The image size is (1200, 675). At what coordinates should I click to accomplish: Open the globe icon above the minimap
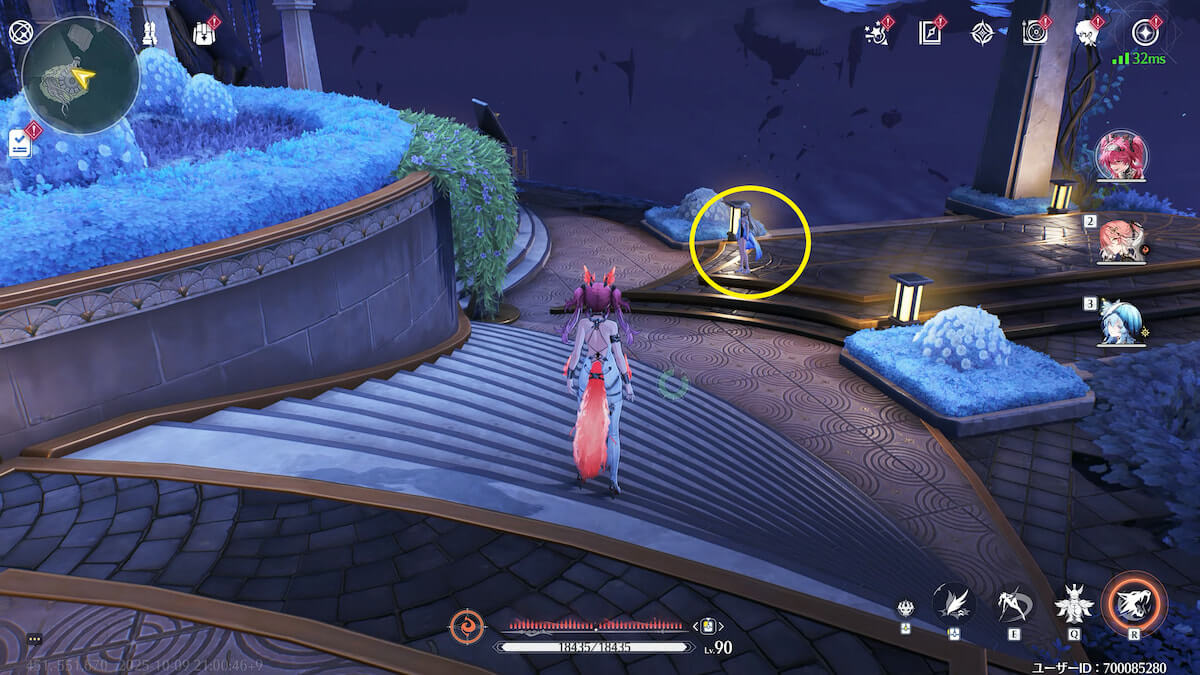[20, 31]
